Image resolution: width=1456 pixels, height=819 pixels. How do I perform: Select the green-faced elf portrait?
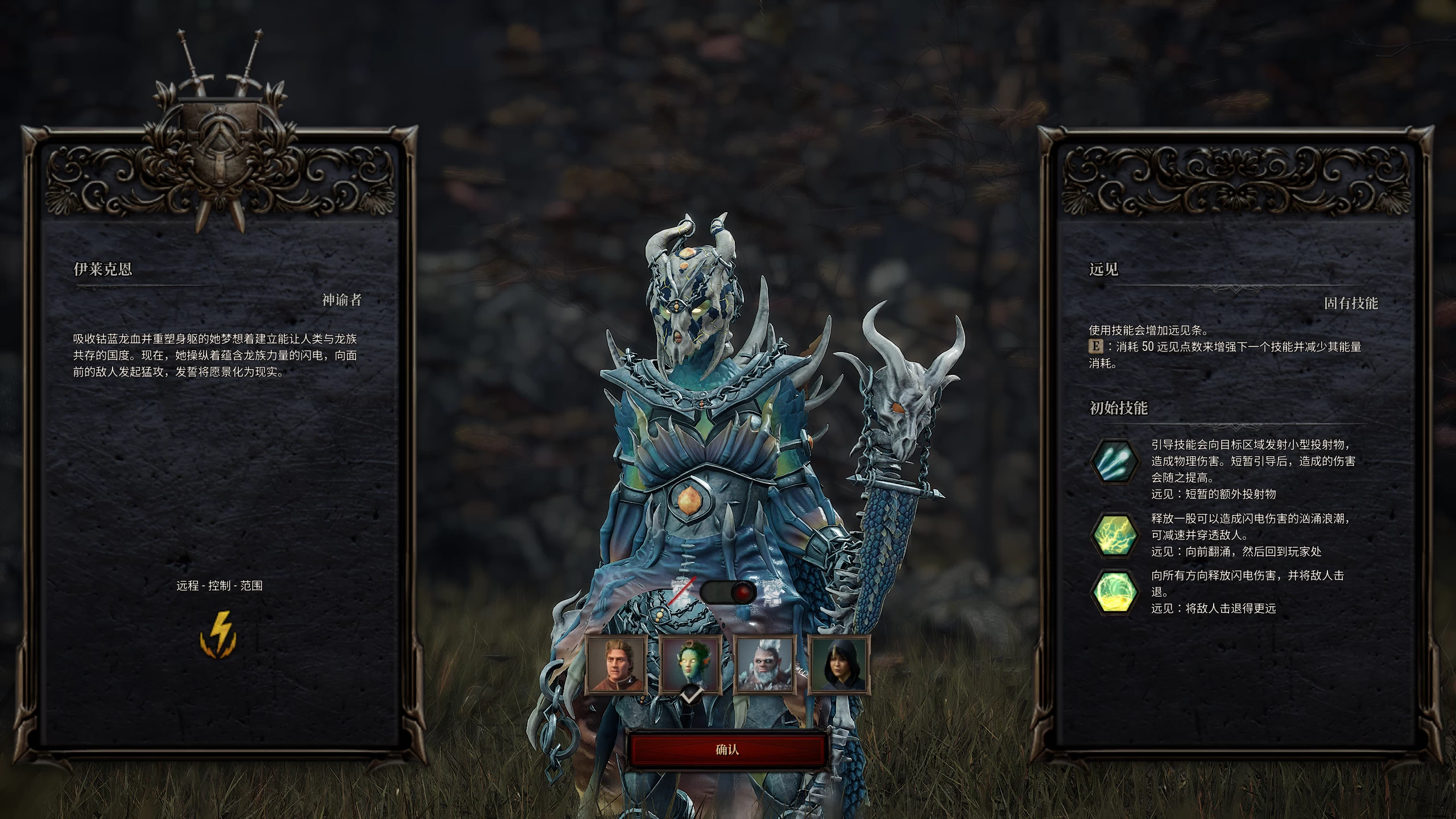[x=691, y=665]
